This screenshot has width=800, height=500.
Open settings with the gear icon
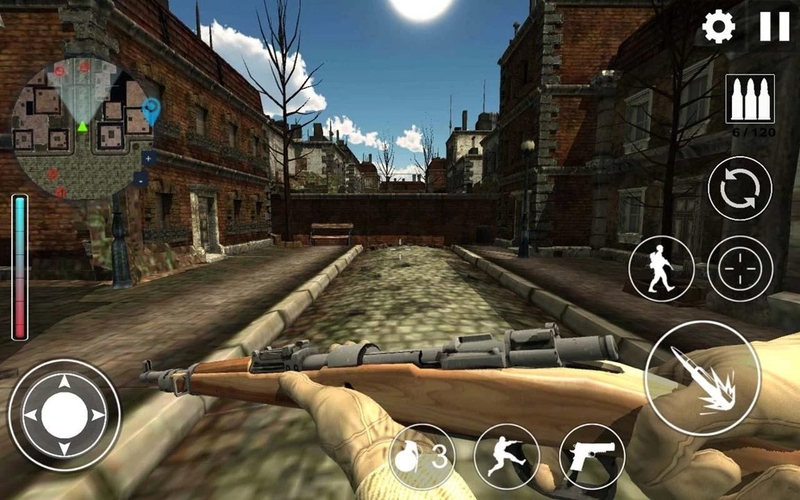pos(718,27)
